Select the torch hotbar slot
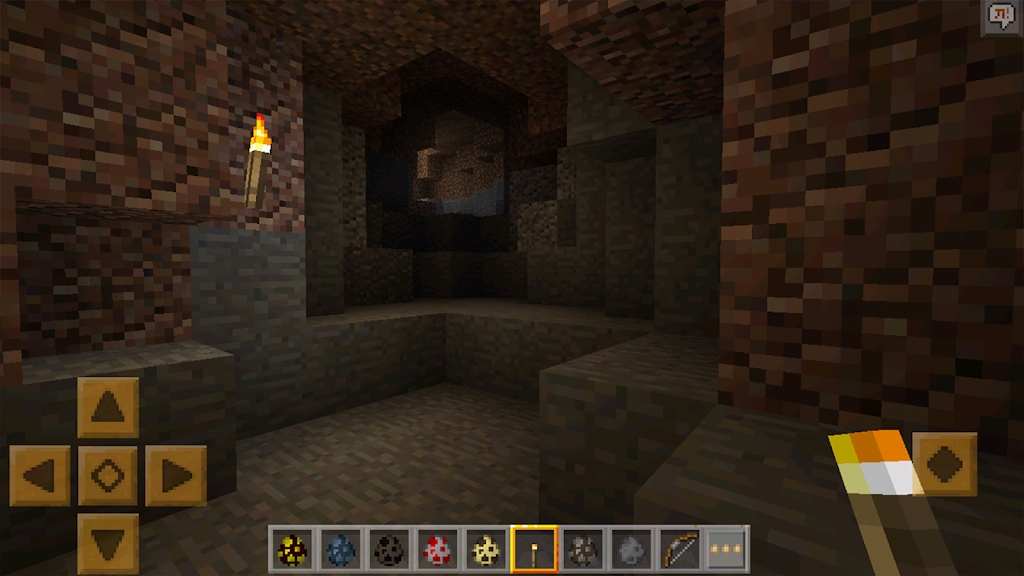The width and height of the screenshot is (1024, 576). (x=534, y=549)
